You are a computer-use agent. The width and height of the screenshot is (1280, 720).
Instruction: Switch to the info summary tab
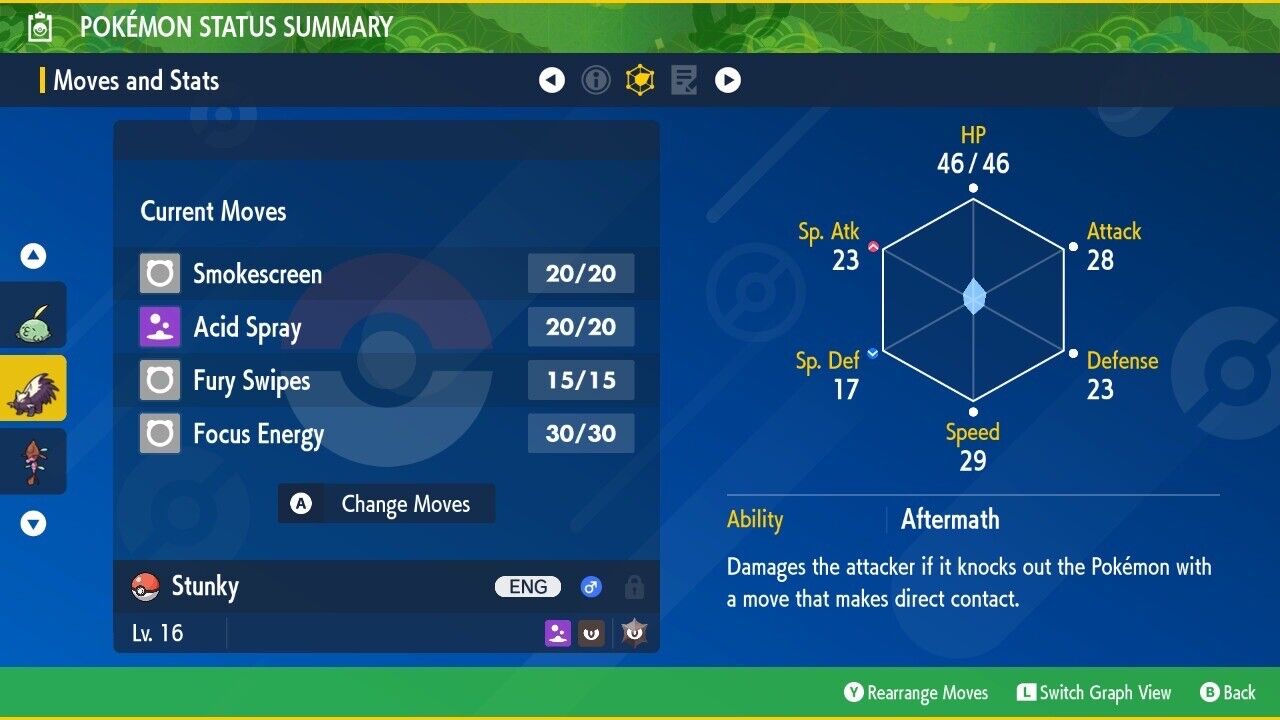(596, 80)
